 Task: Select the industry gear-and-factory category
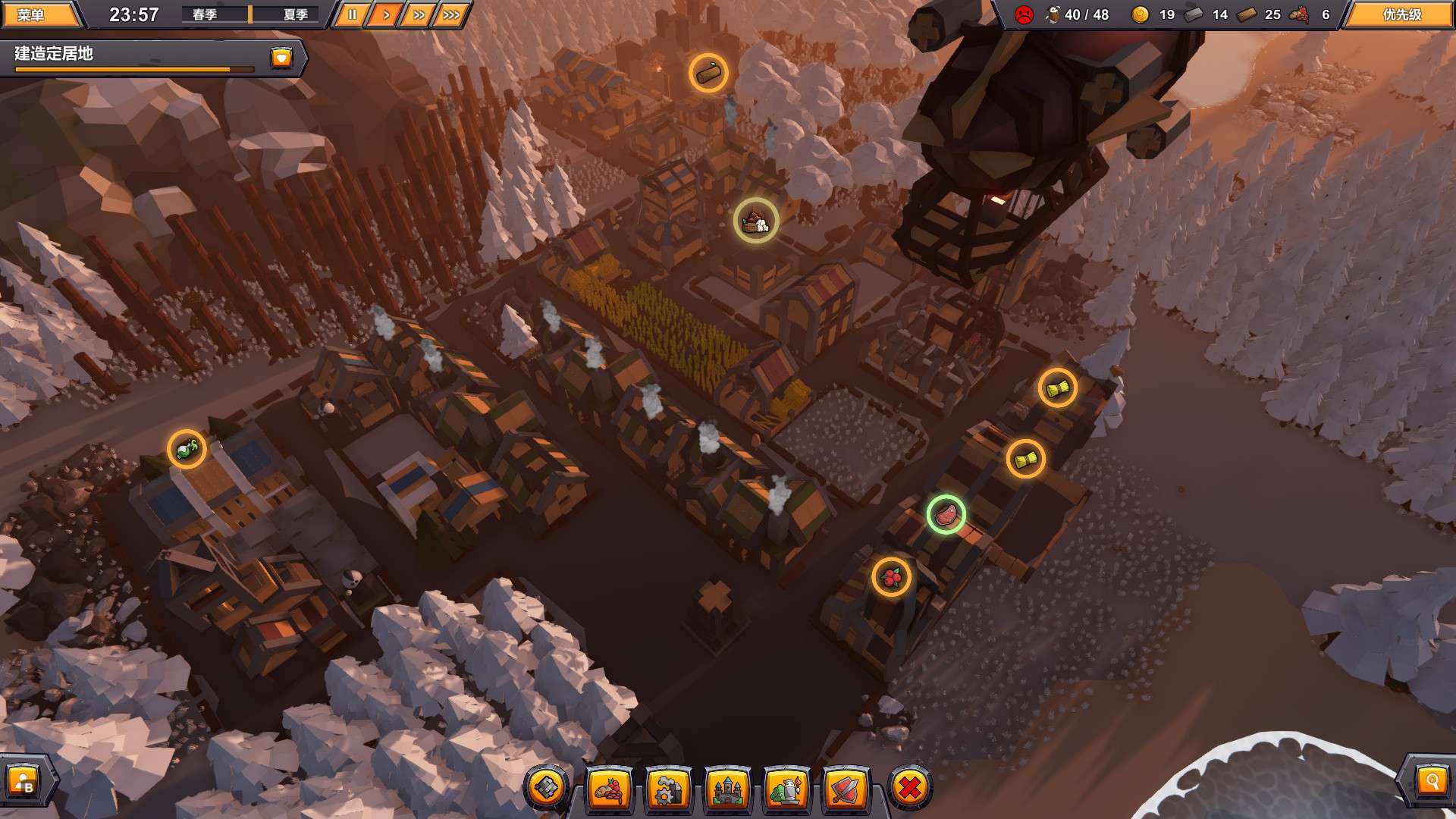point(668,790)
